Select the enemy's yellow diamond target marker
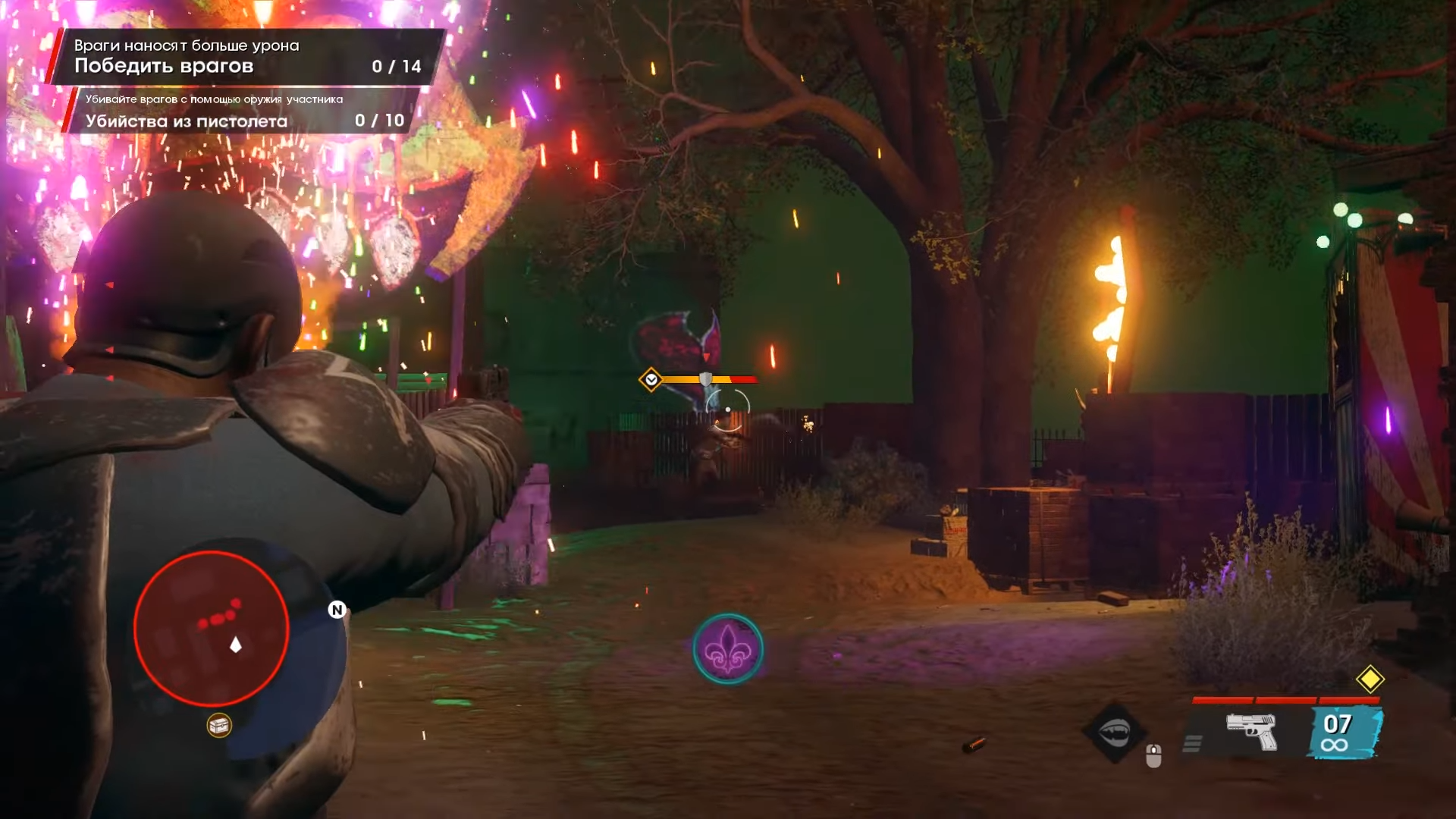Viewport: 1456px width, 819px height. [651, 379]
